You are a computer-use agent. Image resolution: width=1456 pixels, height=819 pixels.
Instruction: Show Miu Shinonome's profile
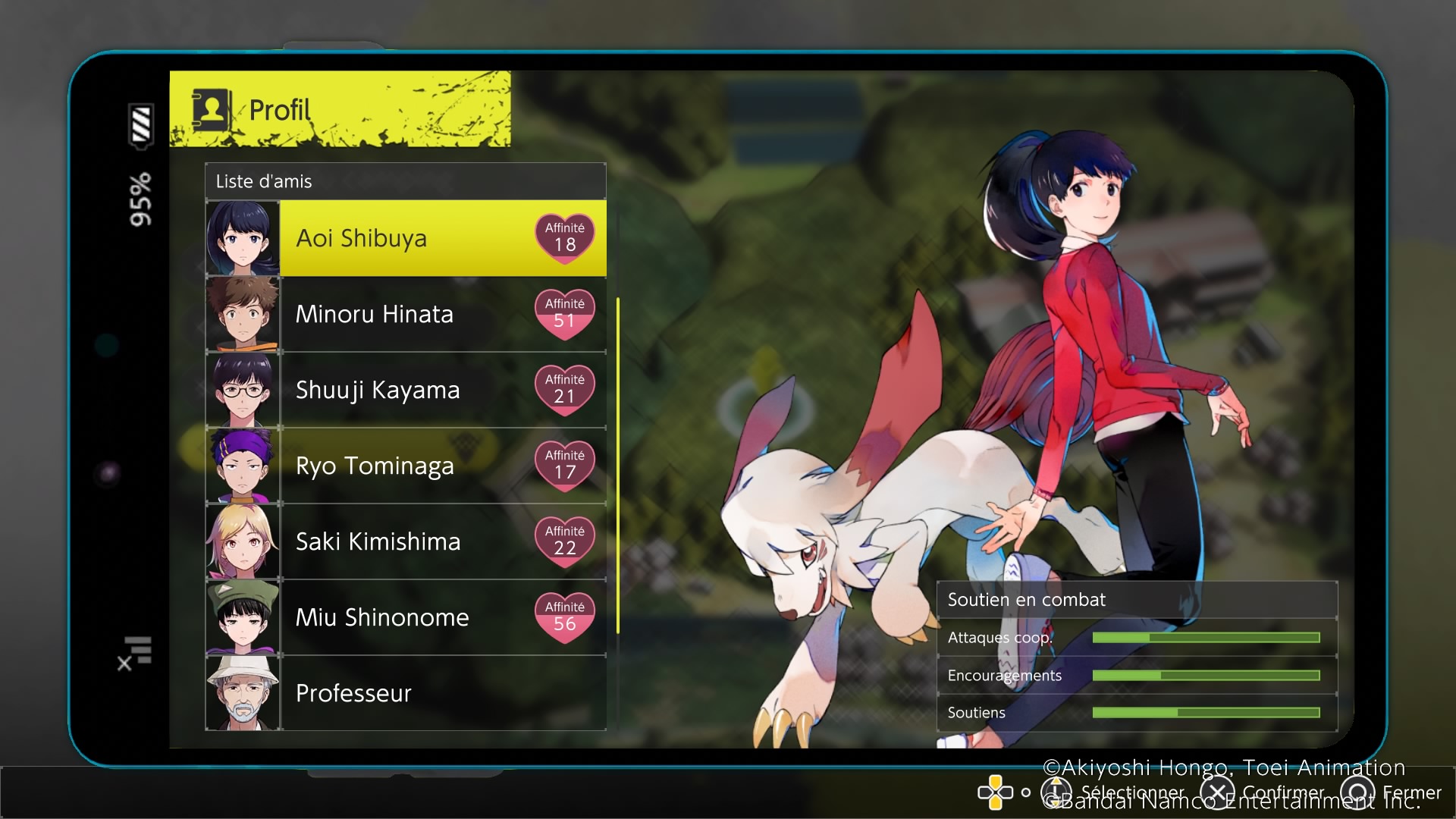click(x=406, y=617)
